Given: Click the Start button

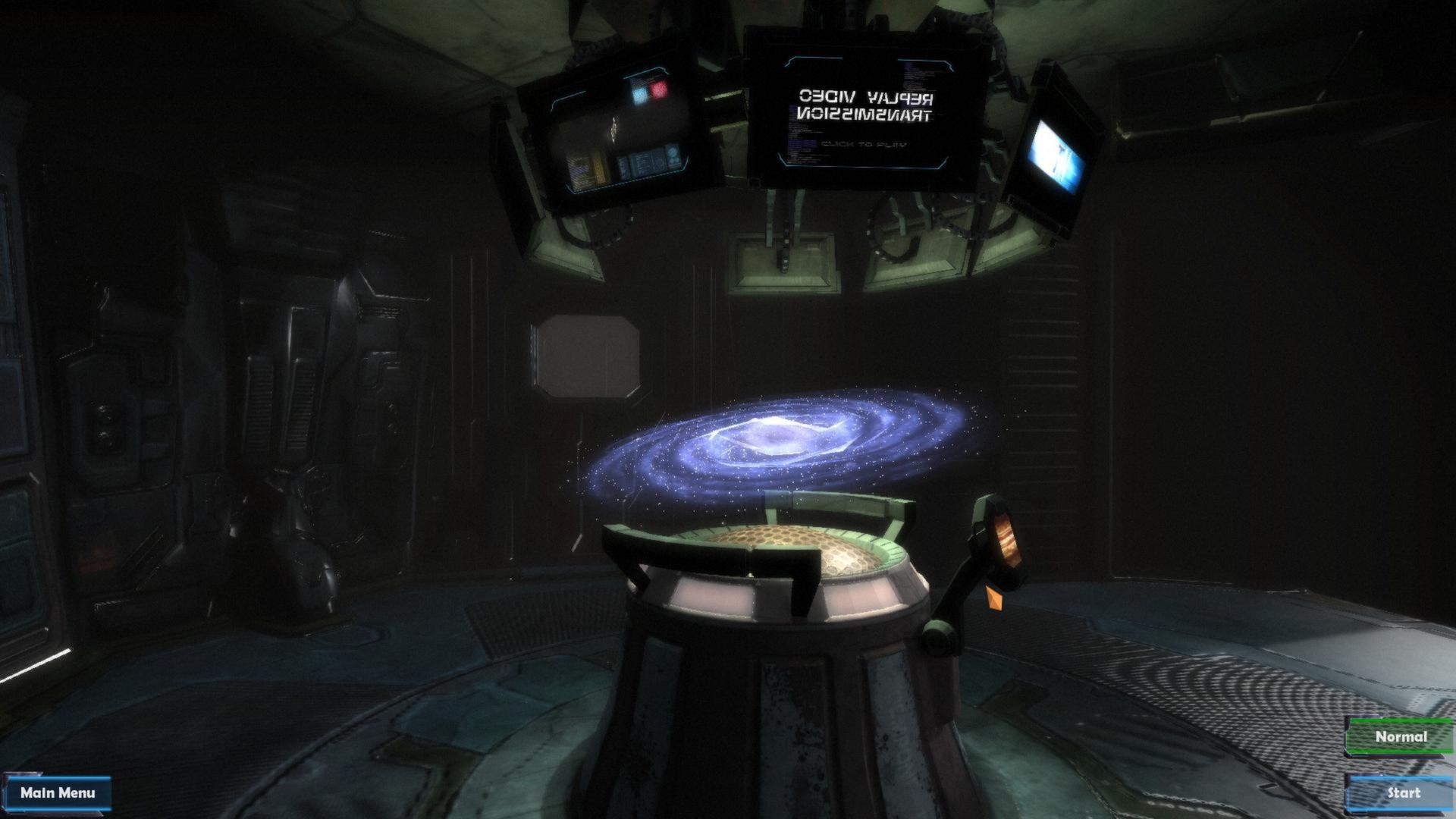Looking at the screenshot, I should pos(1403,793).
